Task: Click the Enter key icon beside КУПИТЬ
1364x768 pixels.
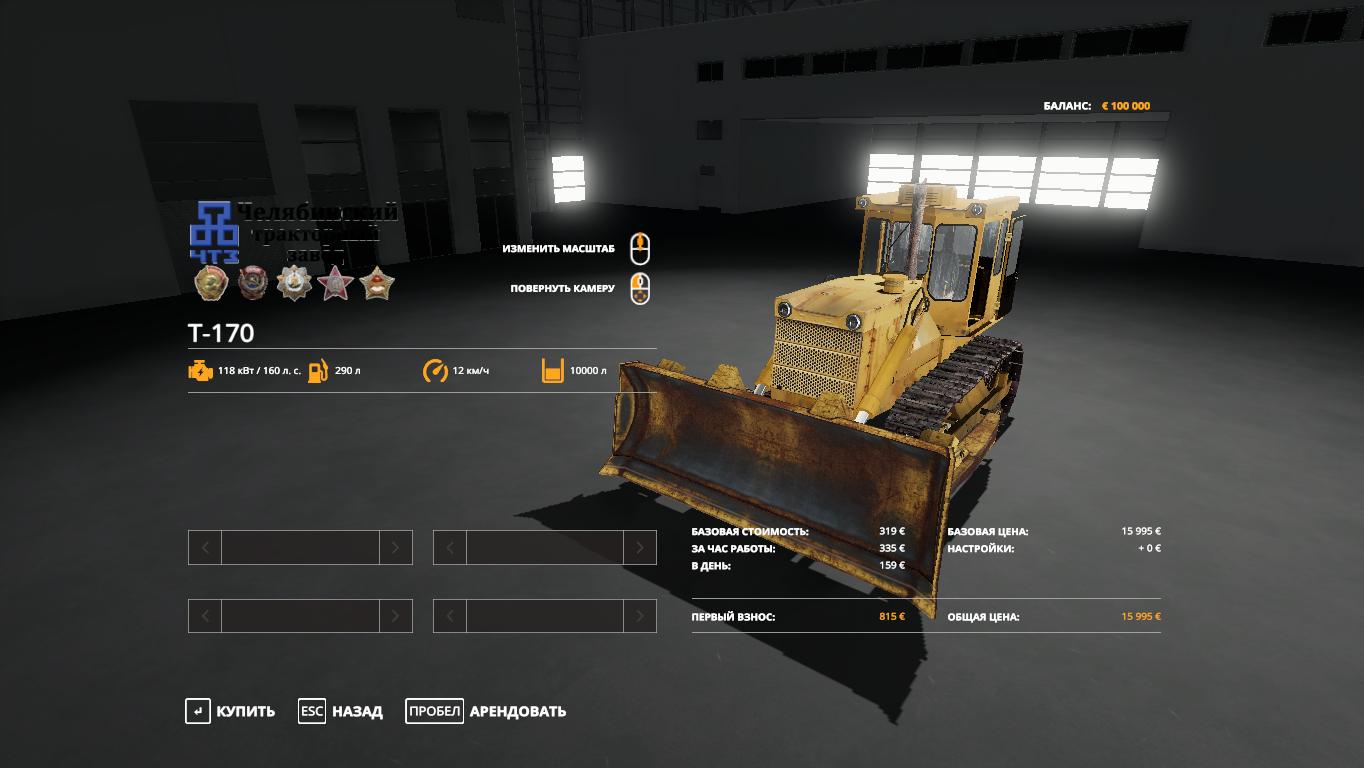Action: click(x=196, y=711)
